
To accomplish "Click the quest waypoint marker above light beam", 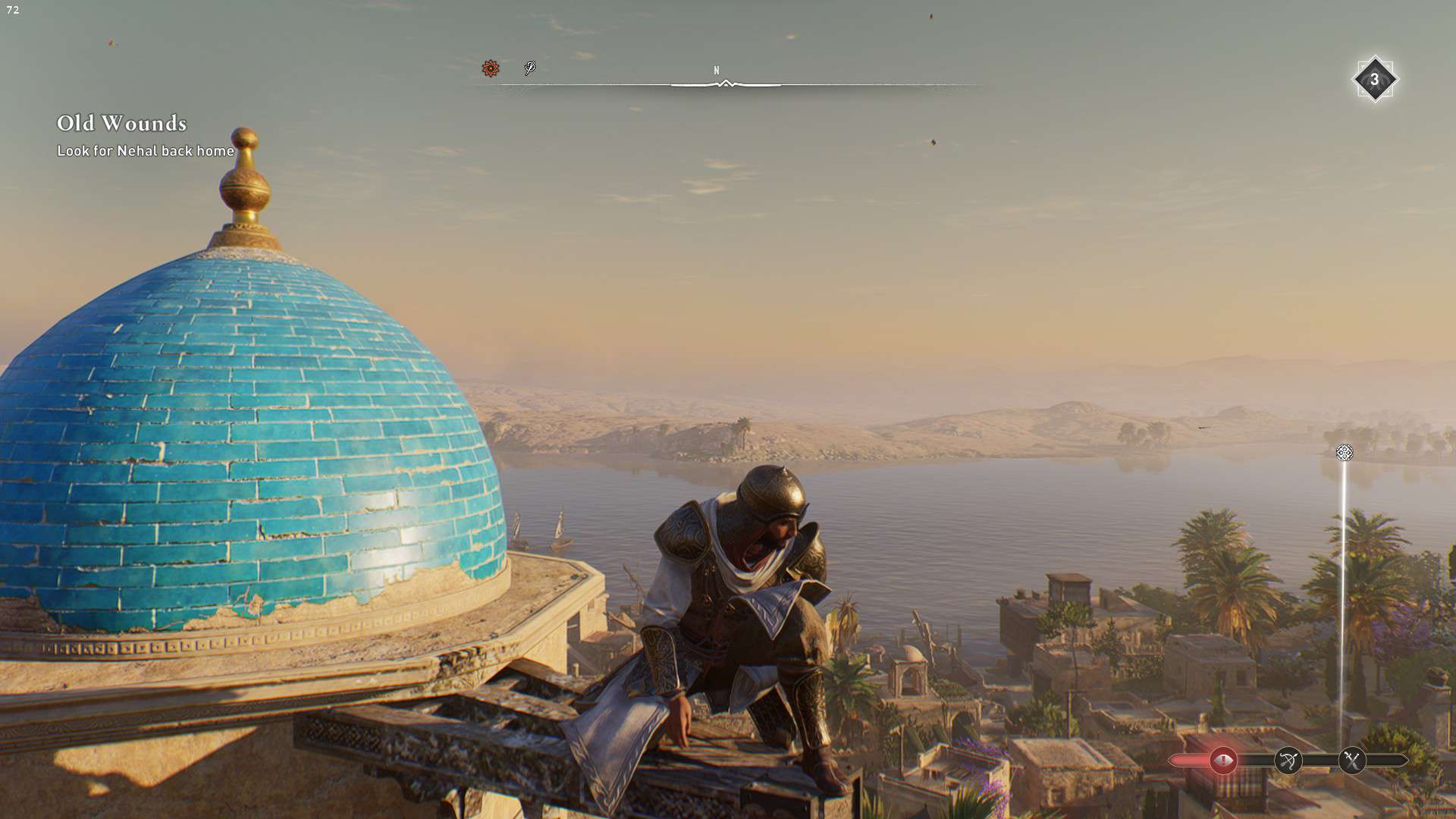I will click(1344, 453).
